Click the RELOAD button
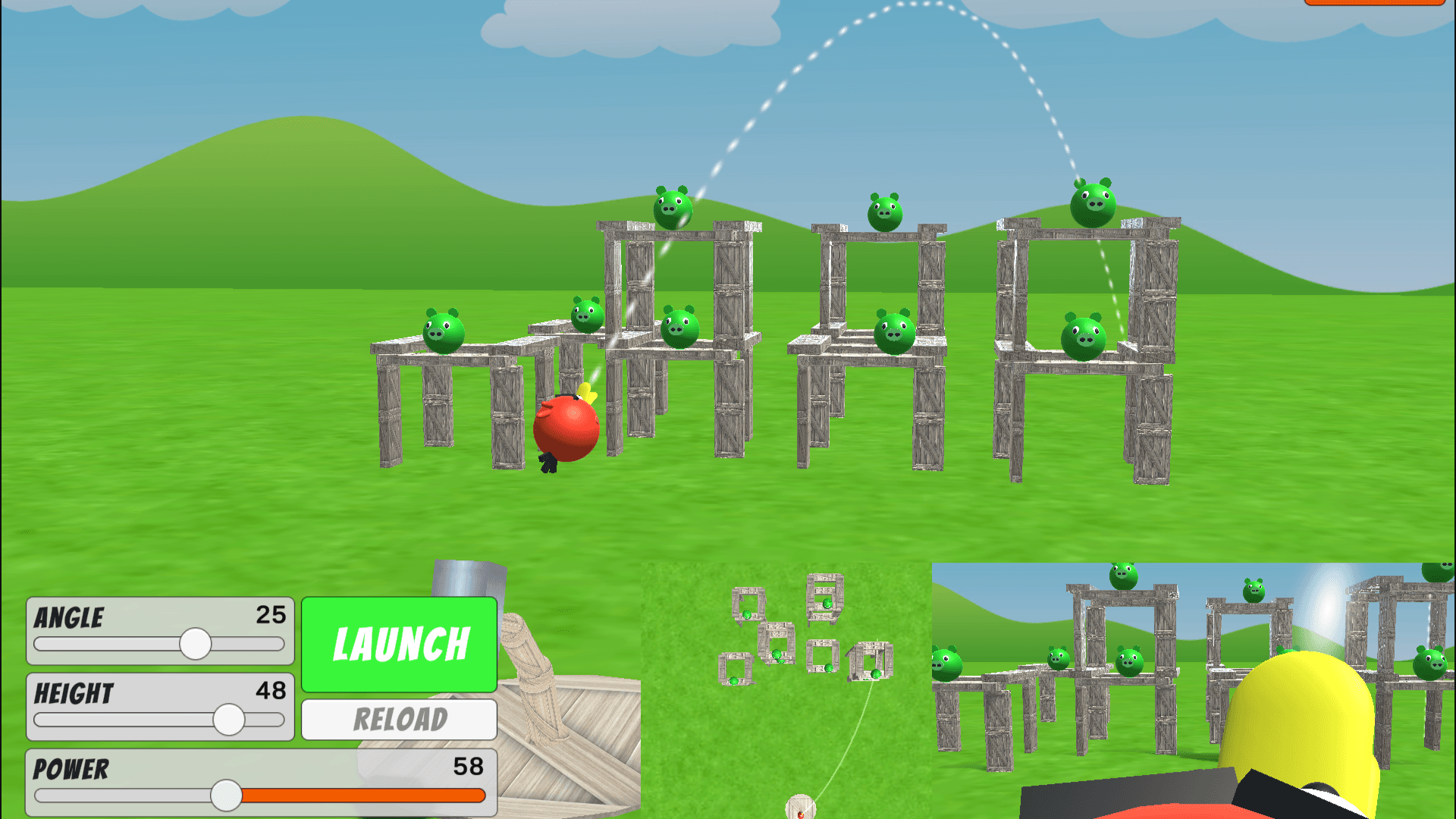 click(398, 719)
